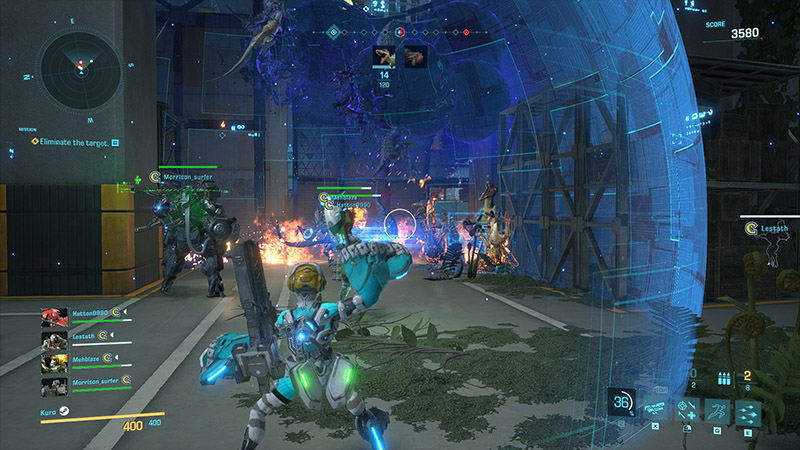Select the first dinosaur target portrait
The height and width of the screenshot is (450, 800).
pyautogui.click(x=384, y=56)
